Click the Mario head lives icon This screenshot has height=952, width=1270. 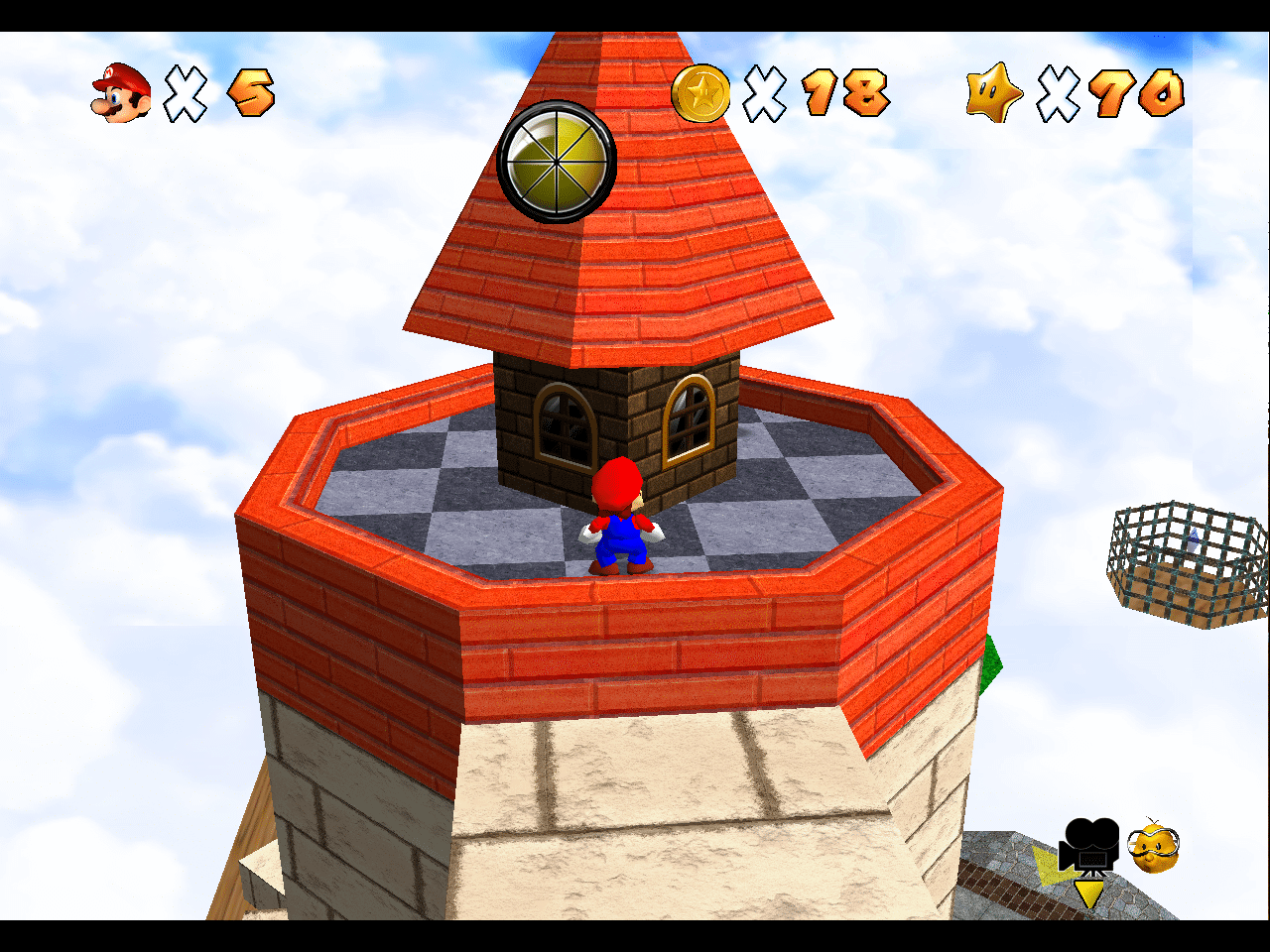[x=121, y=93]
